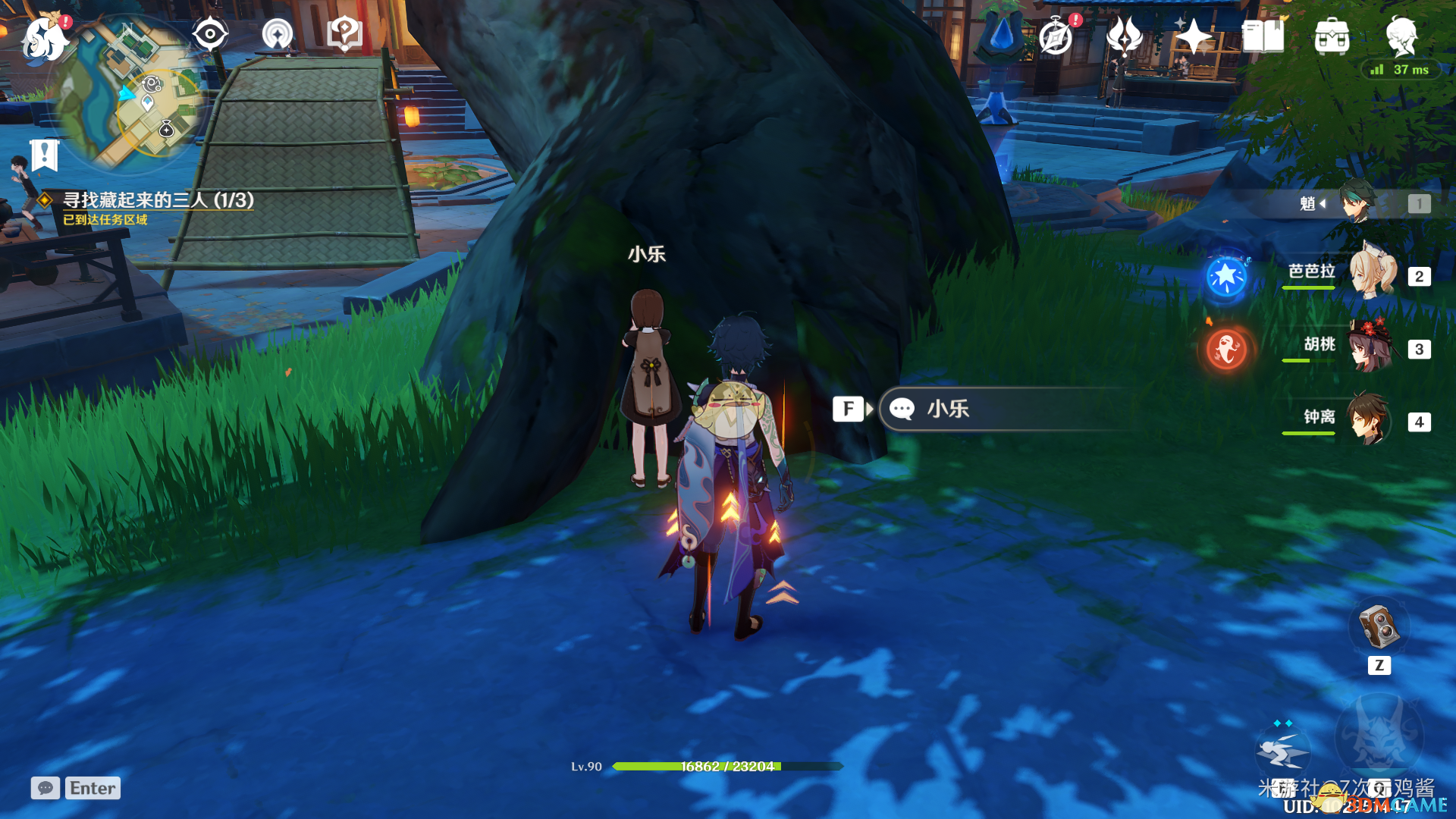Screen dimensions: 1456x819
Task: Switch to party member 钟离
Action: pos(1368,419)
